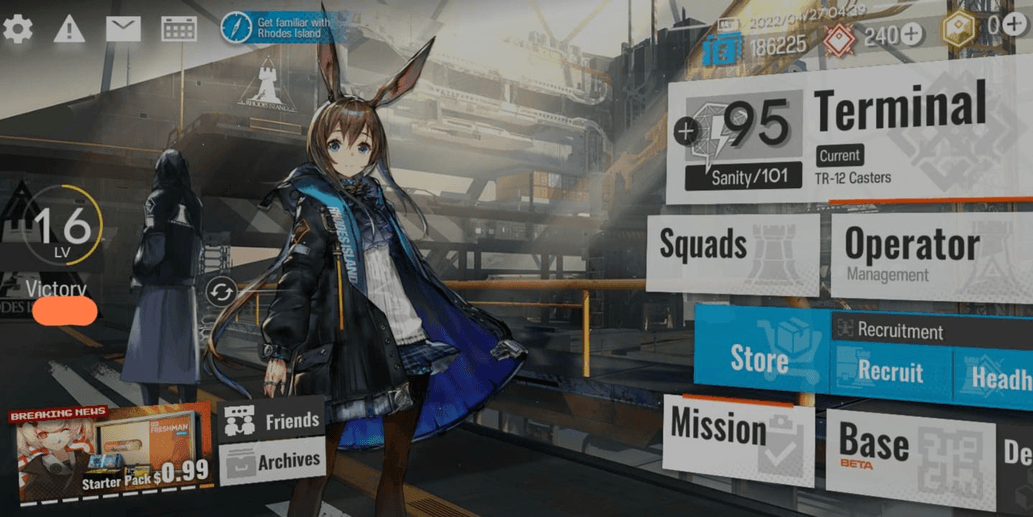Screen dimensions: 1033x517
Task: Open the Friends list
Action: point(273,422)
